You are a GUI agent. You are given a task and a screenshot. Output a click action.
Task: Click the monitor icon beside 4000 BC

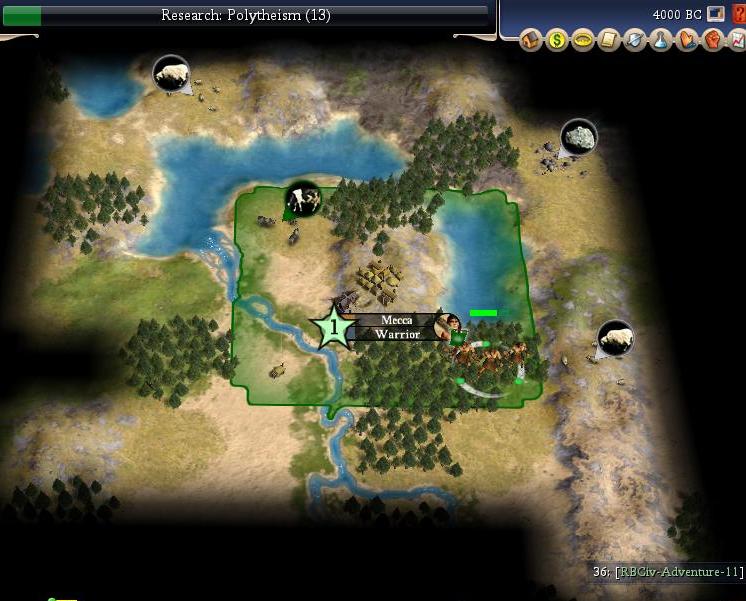coord(715,14)
